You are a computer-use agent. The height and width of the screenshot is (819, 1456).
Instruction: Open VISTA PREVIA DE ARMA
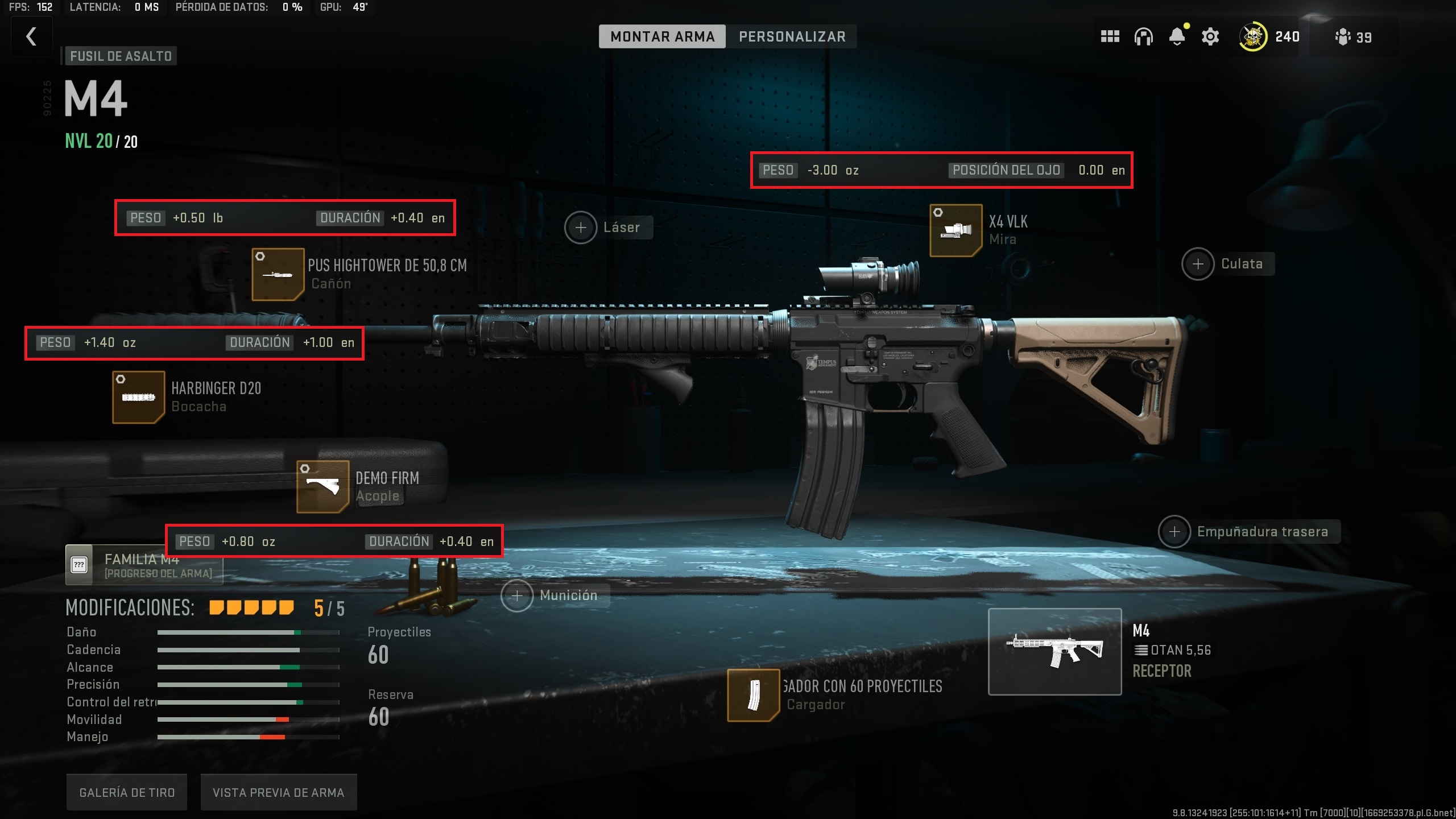[x=278, y=791]
